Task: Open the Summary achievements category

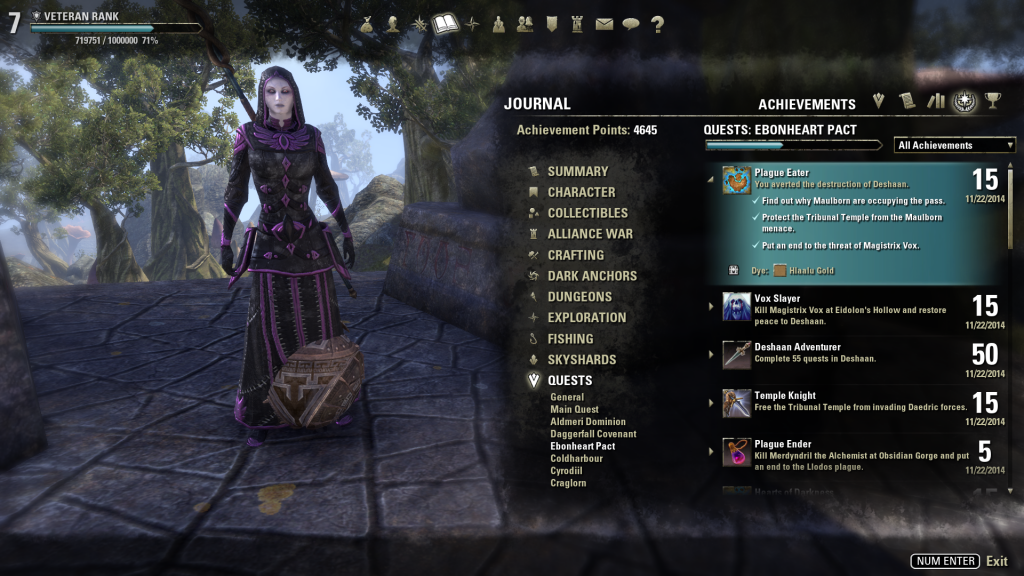Action: point(577,171)
